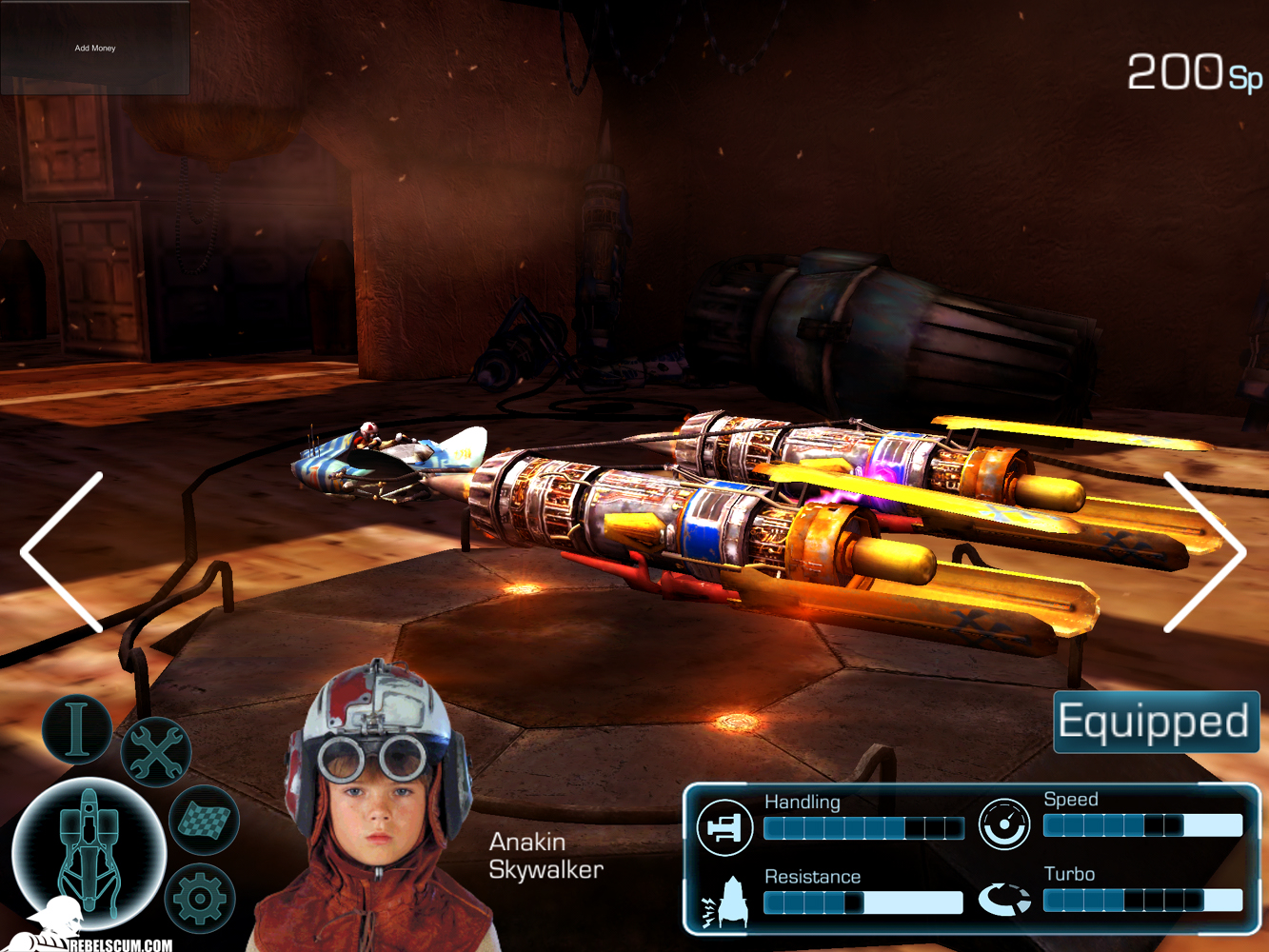Open the wrench and screwdriver upgrades icon

[155, 752]
